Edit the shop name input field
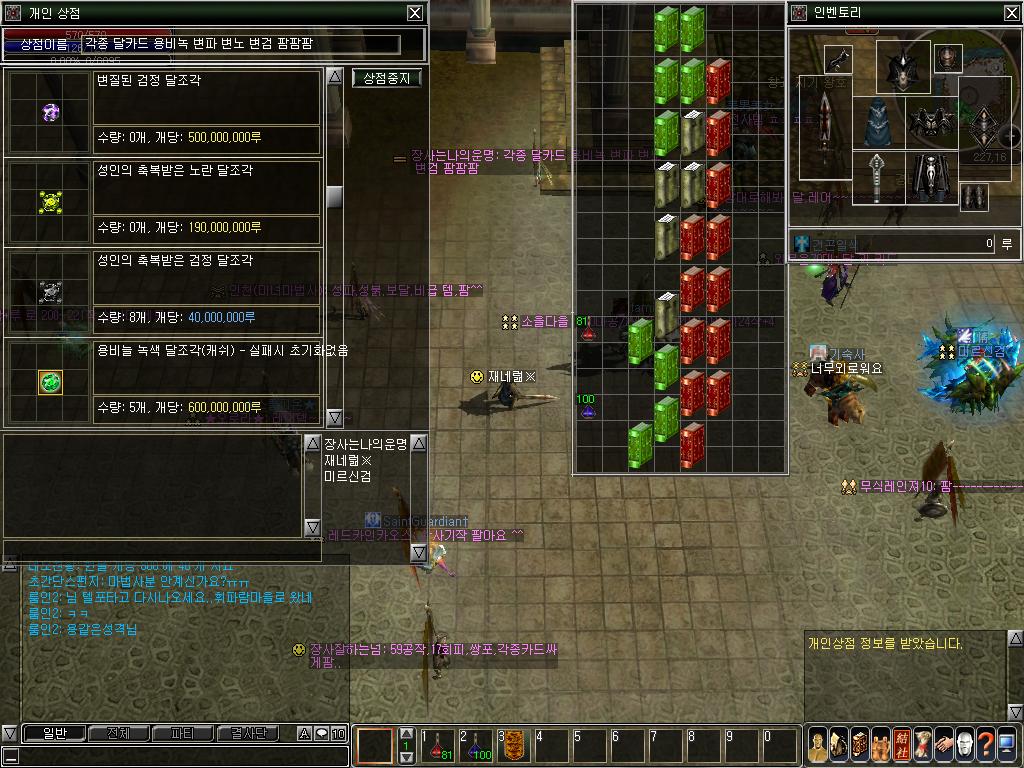Viewport: 1024px width, 768px height. (240, 44)
